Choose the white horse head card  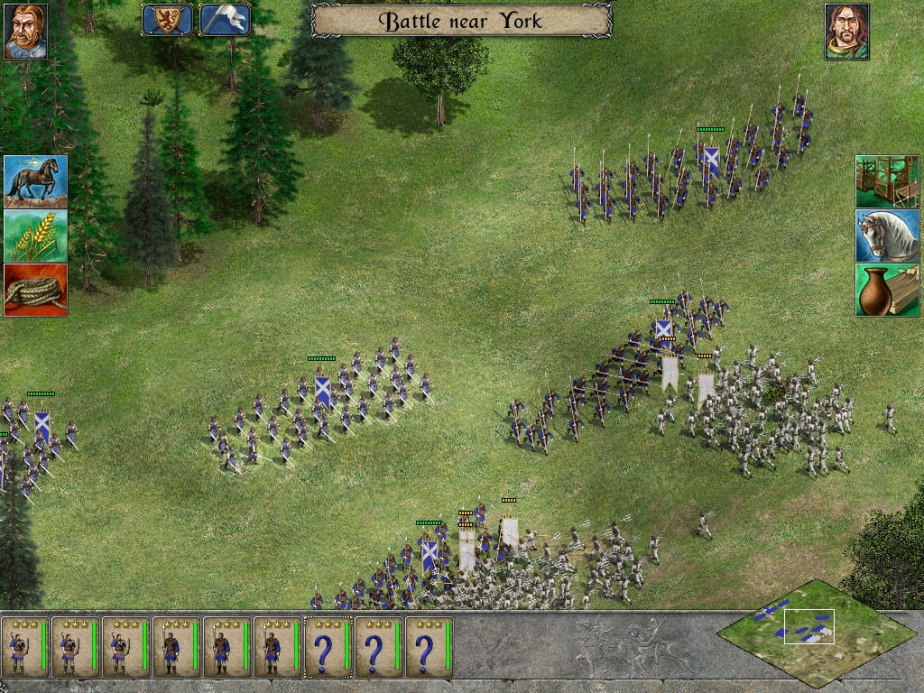tap(887, 236)
